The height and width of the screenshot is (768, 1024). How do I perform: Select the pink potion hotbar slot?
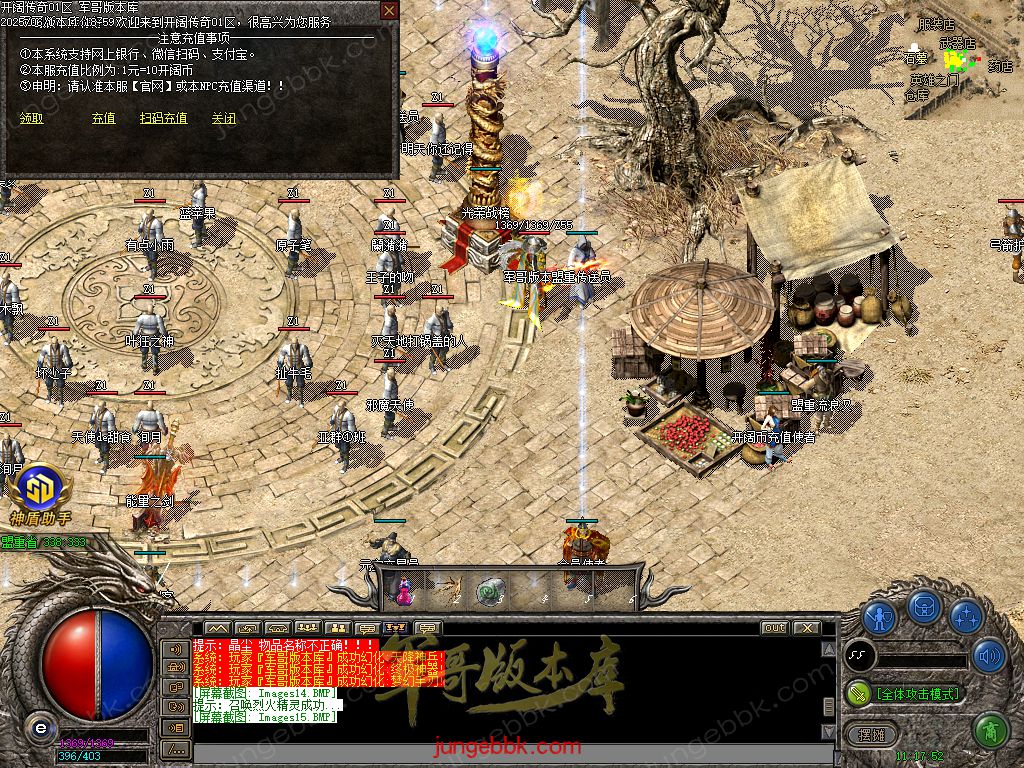tap(406, 590)
